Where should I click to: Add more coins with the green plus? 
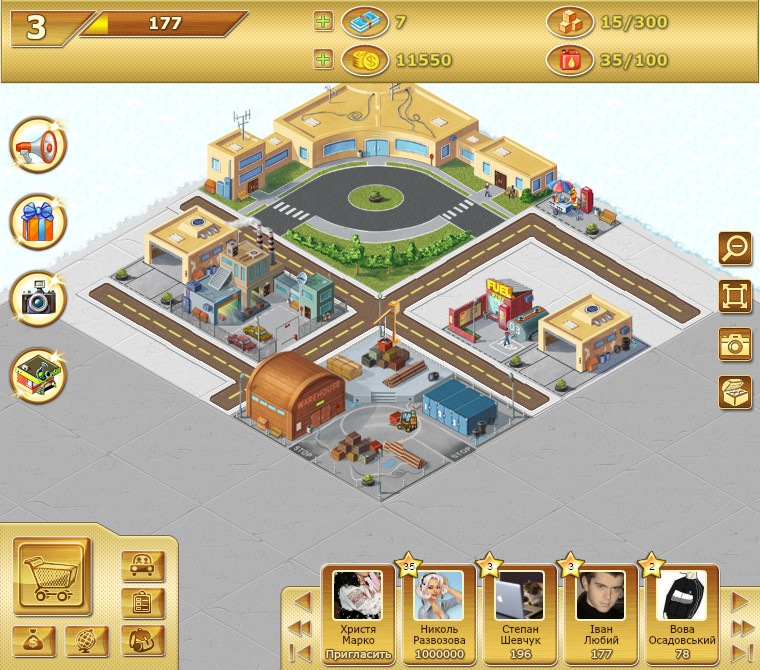[322, 60]
